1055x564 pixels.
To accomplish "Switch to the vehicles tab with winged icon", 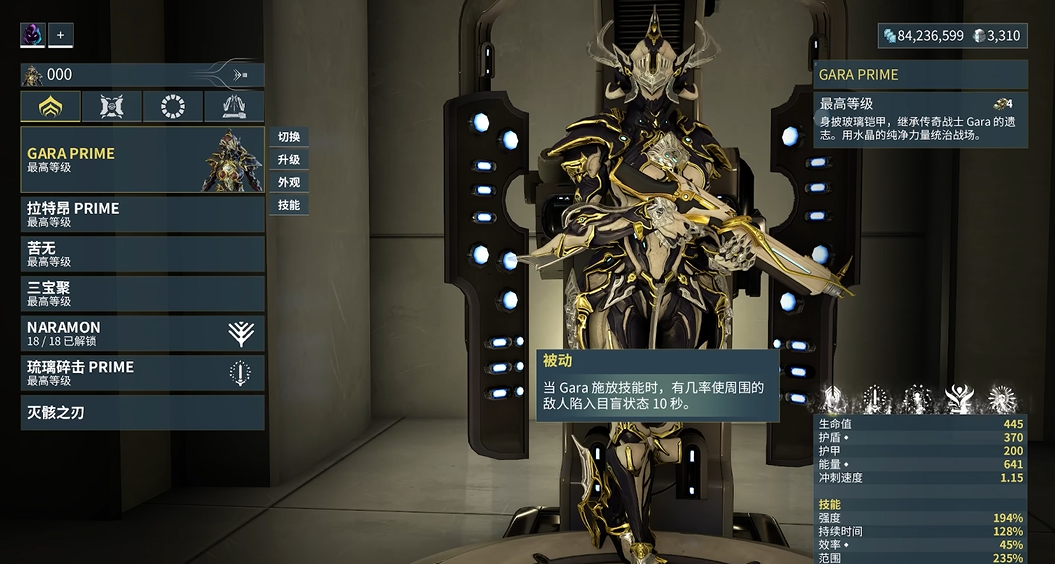I will point(234,107).
